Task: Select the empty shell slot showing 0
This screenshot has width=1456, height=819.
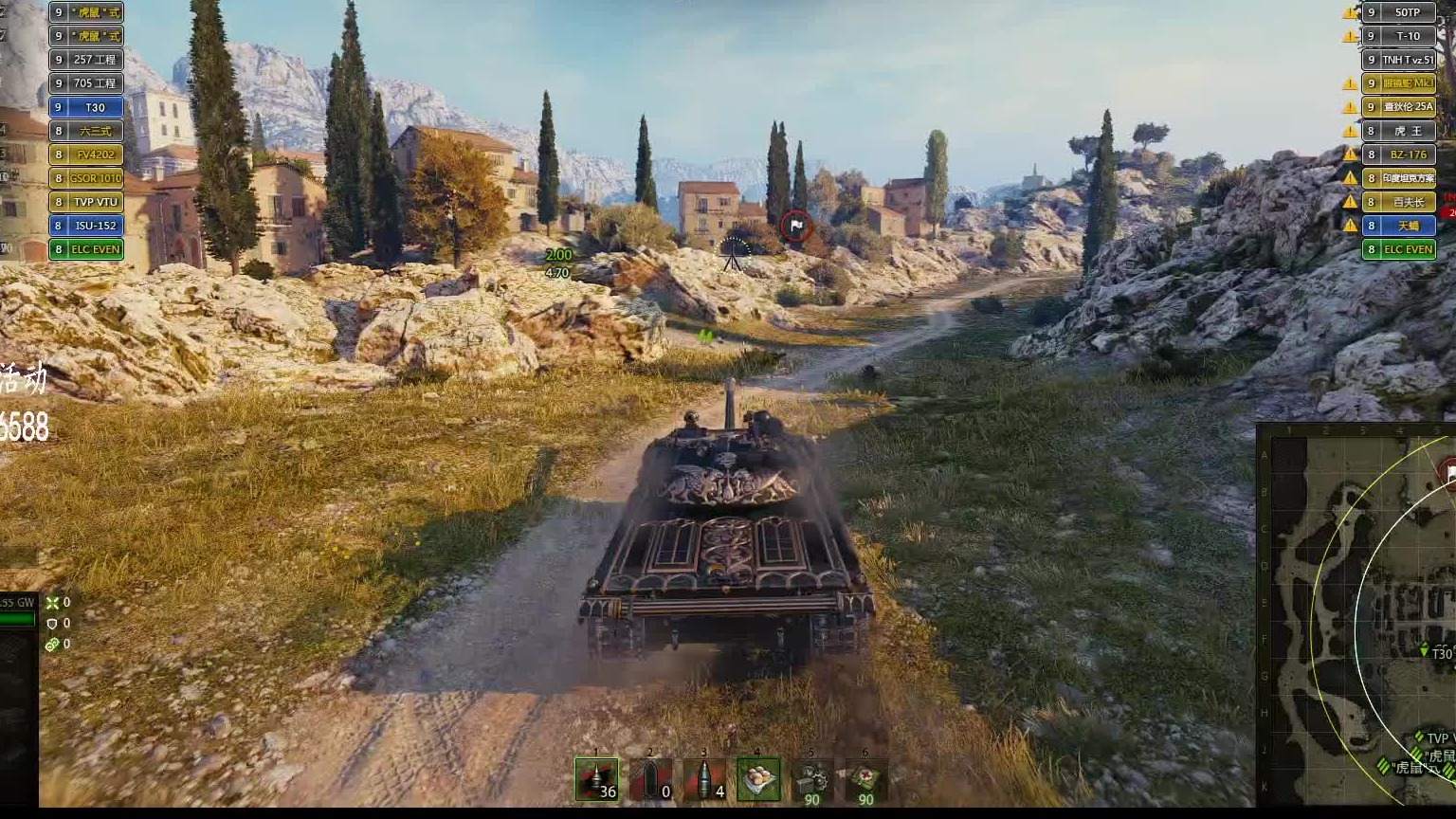Action: pyautogui.click(x=651, y=779)
